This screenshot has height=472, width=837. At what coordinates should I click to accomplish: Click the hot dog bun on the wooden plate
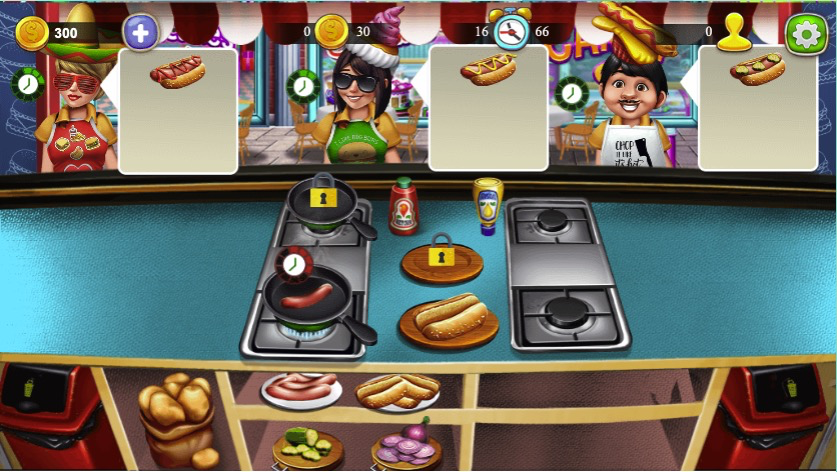coord(449,318)
